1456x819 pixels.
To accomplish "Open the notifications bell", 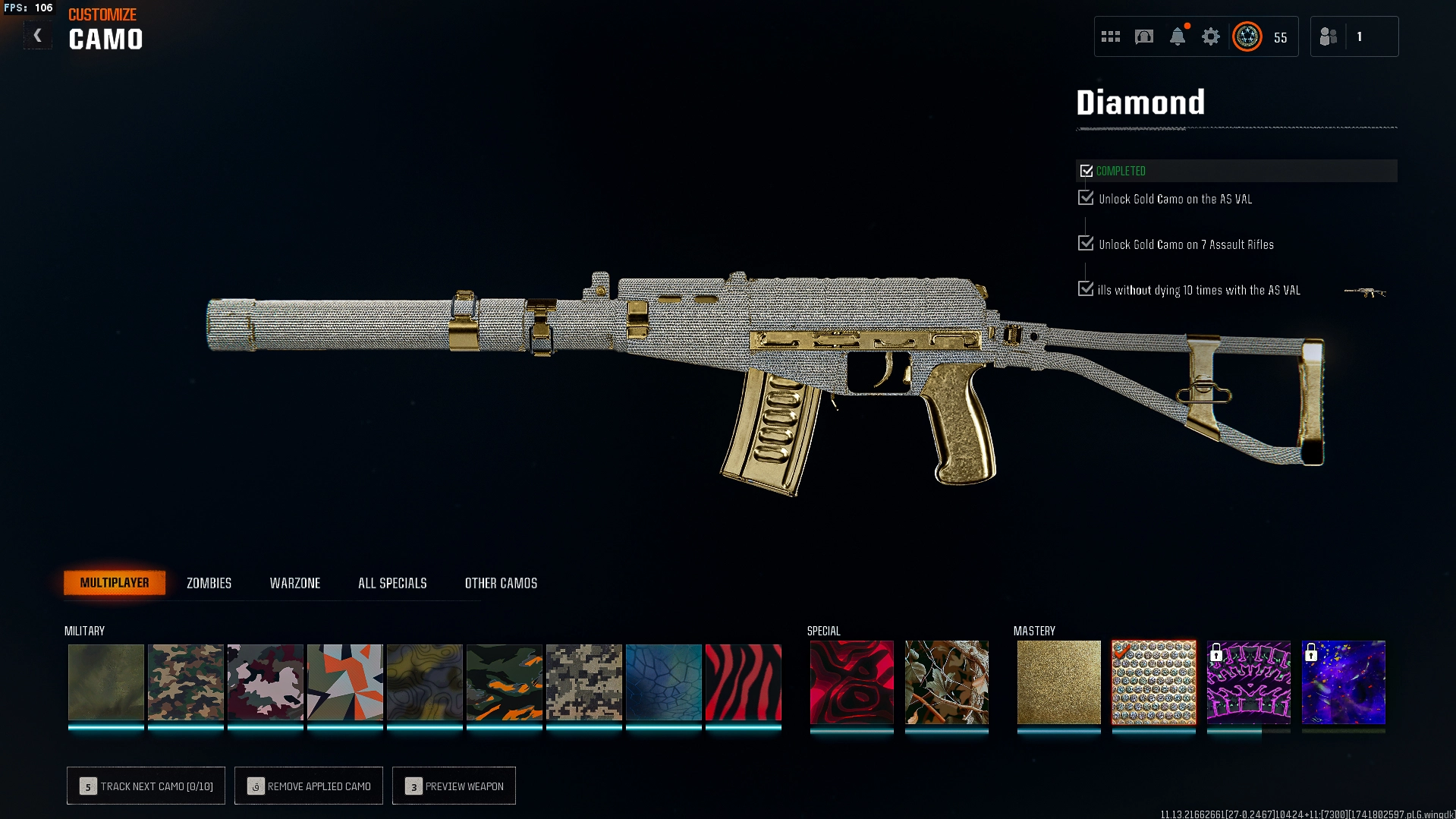I will click(1177, 36).
